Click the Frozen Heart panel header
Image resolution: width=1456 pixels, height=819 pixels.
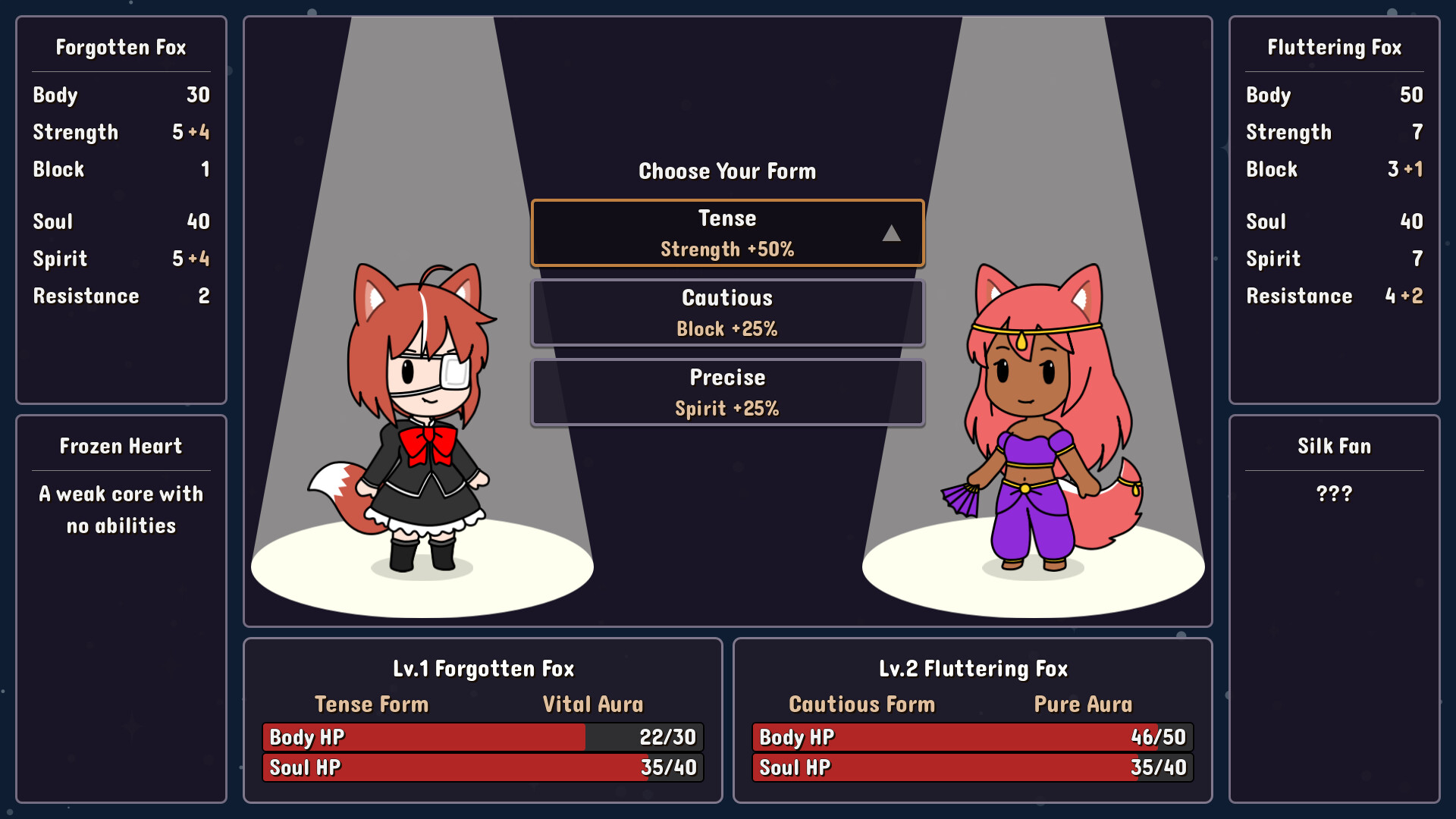pyautogui.click(x=120, y=446)
